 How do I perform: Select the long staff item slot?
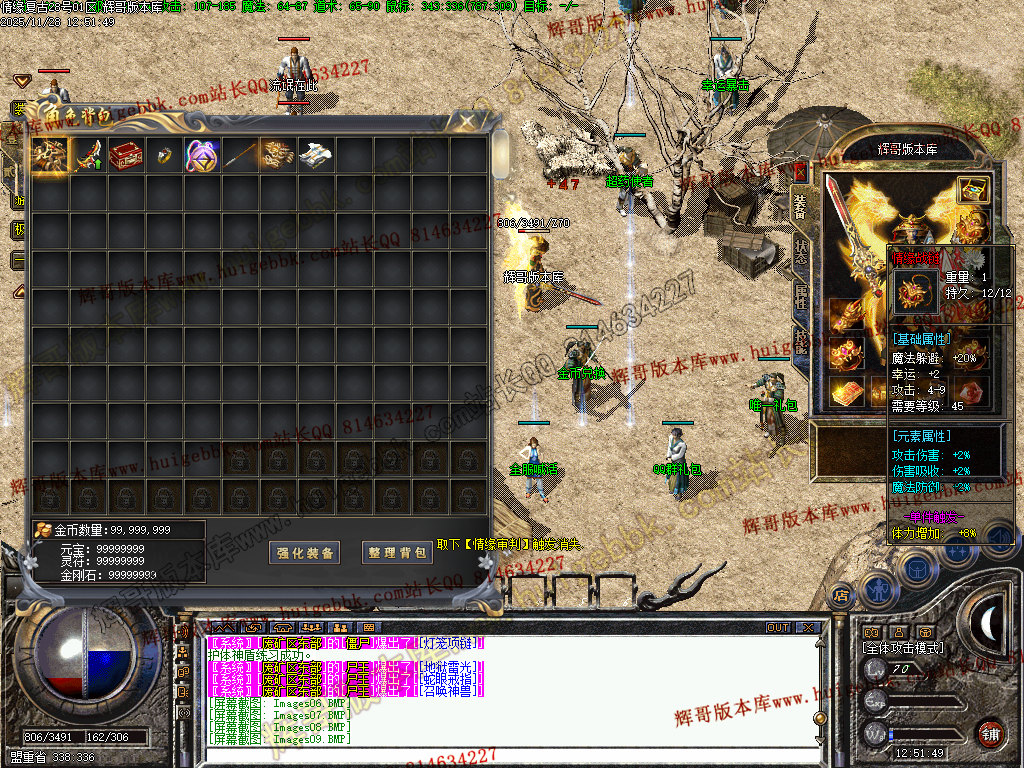240,155
